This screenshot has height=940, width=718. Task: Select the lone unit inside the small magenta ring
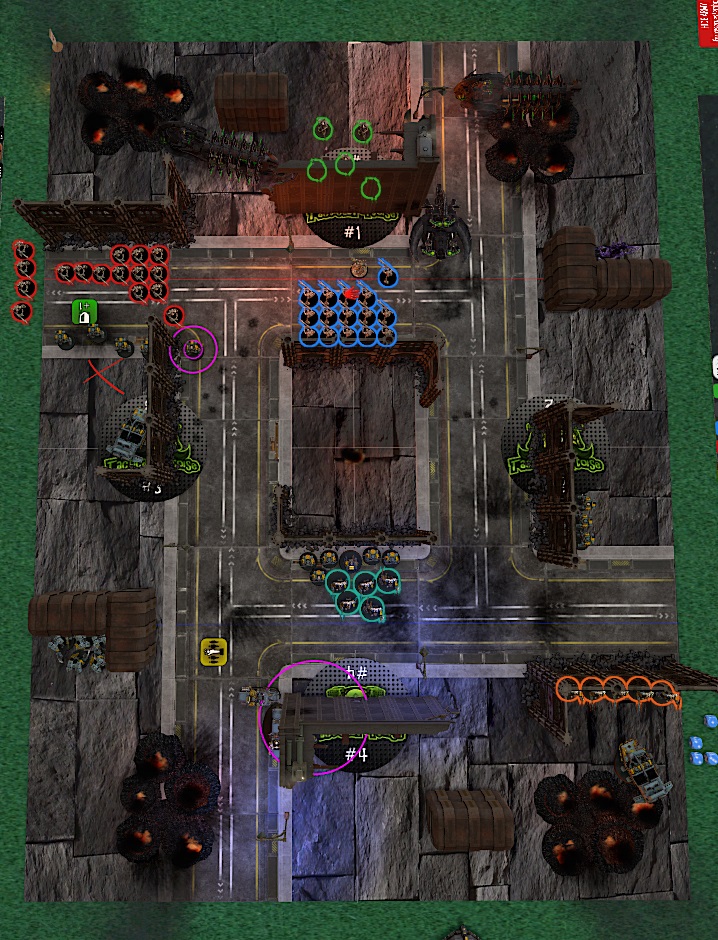click(x=193, y=348)
